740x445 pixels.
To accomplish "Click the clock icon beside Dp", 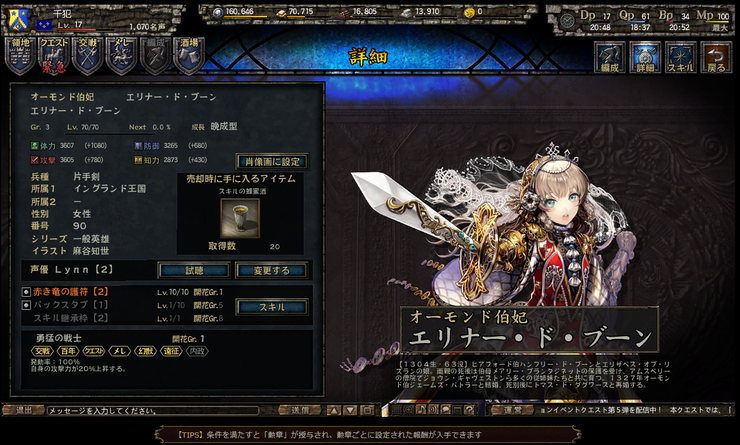I will 568,20.
